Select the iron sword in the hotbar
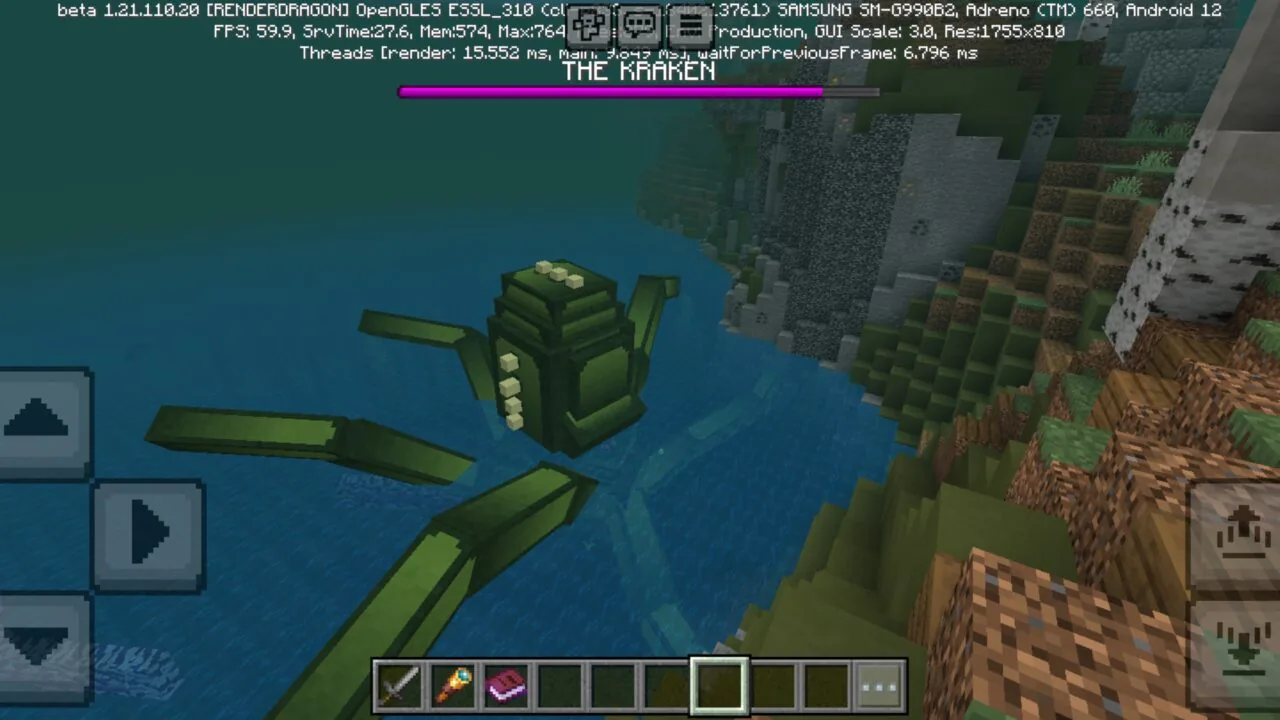Image resolution: width=1280 pixels, height=720 pixels. pos(400,684)
